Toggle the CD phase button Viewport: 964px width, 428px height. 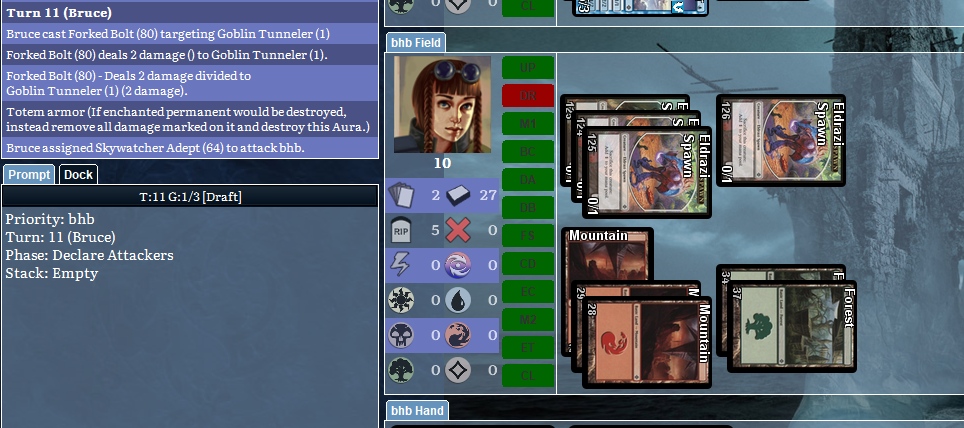click(527, 264)
